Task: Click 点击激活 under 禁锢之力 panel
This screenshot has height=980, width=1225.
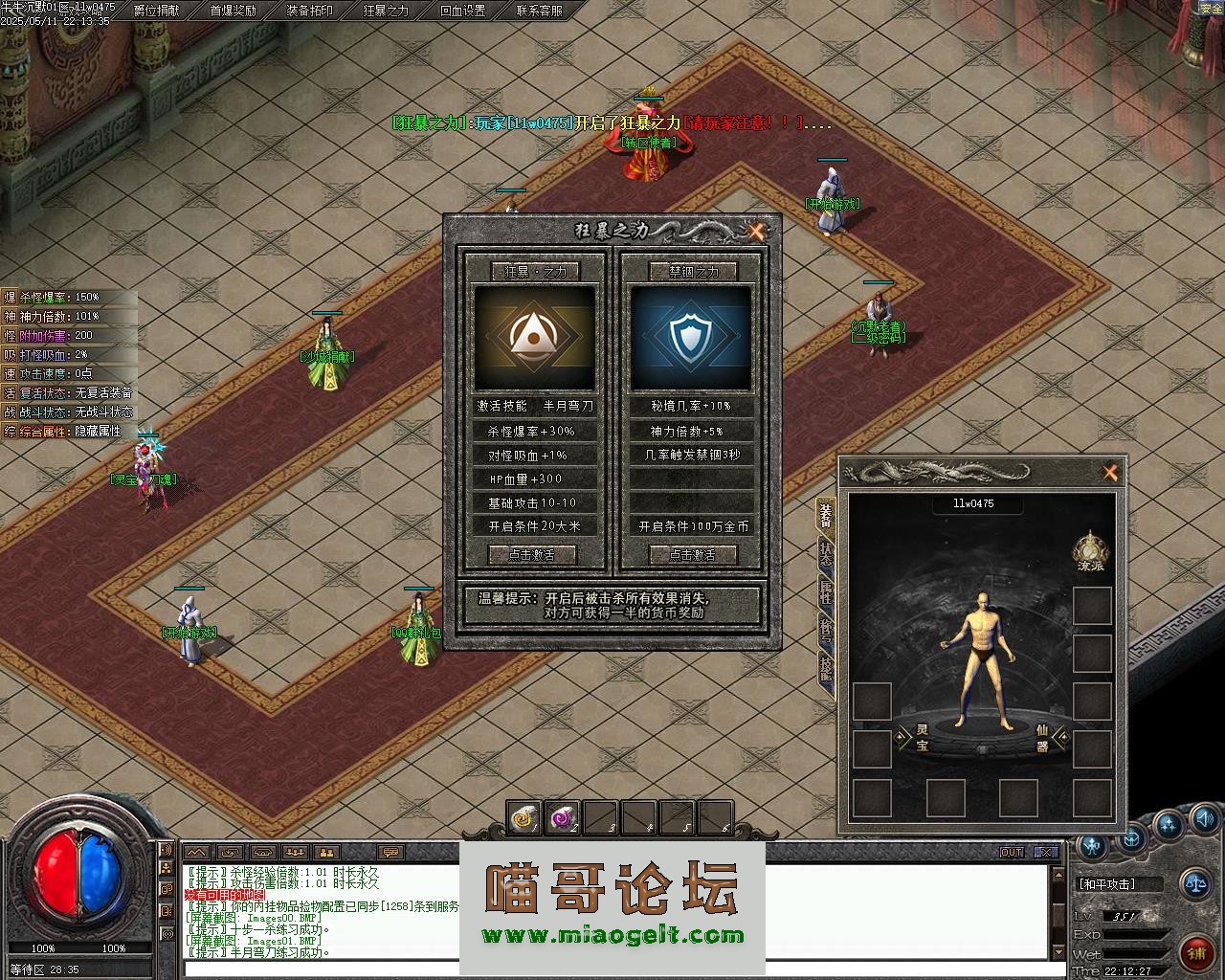Action: (693, 554)
